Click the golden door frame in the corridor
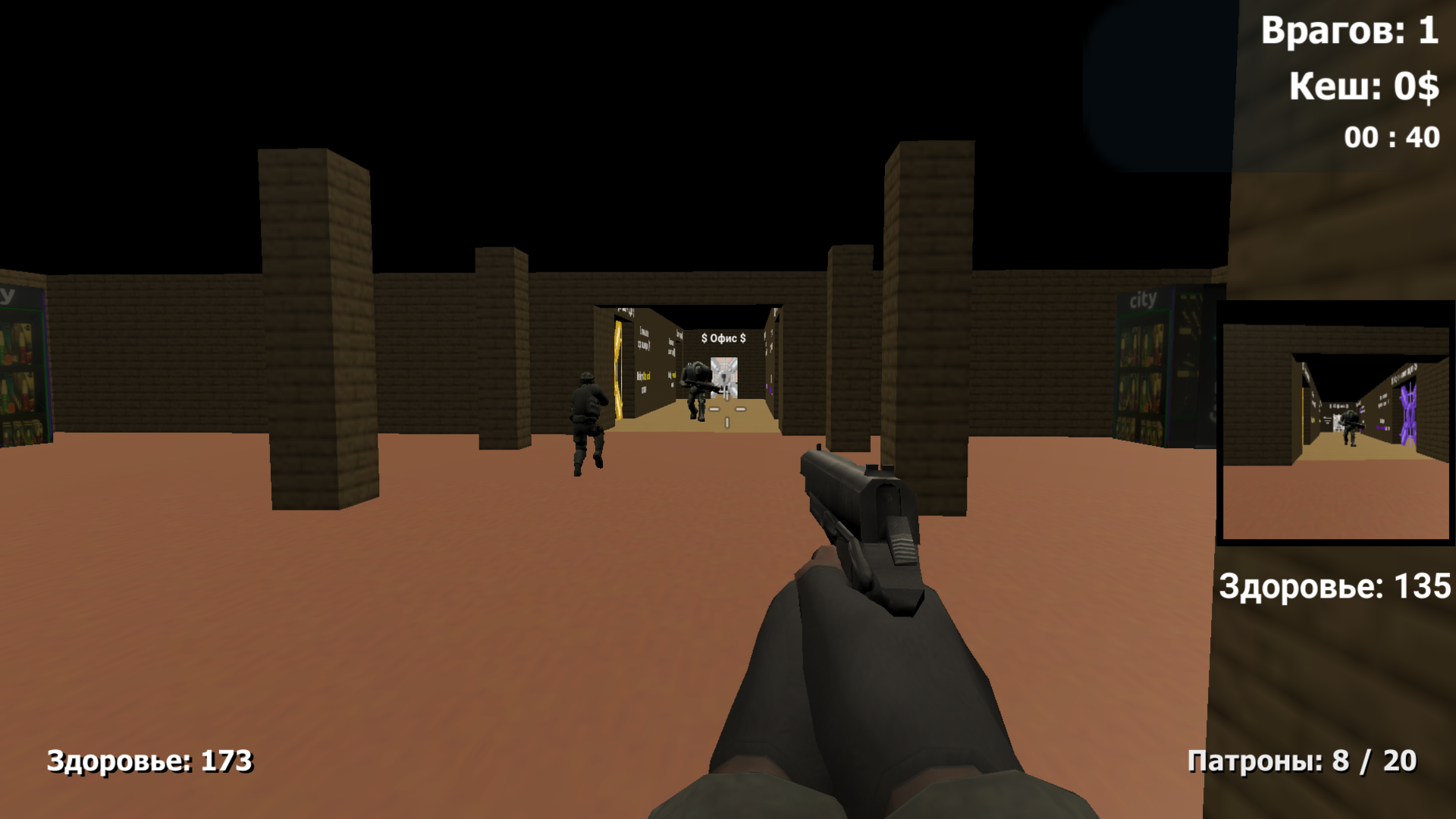Viewport: 1456px width, 819px height. point(618,368)
